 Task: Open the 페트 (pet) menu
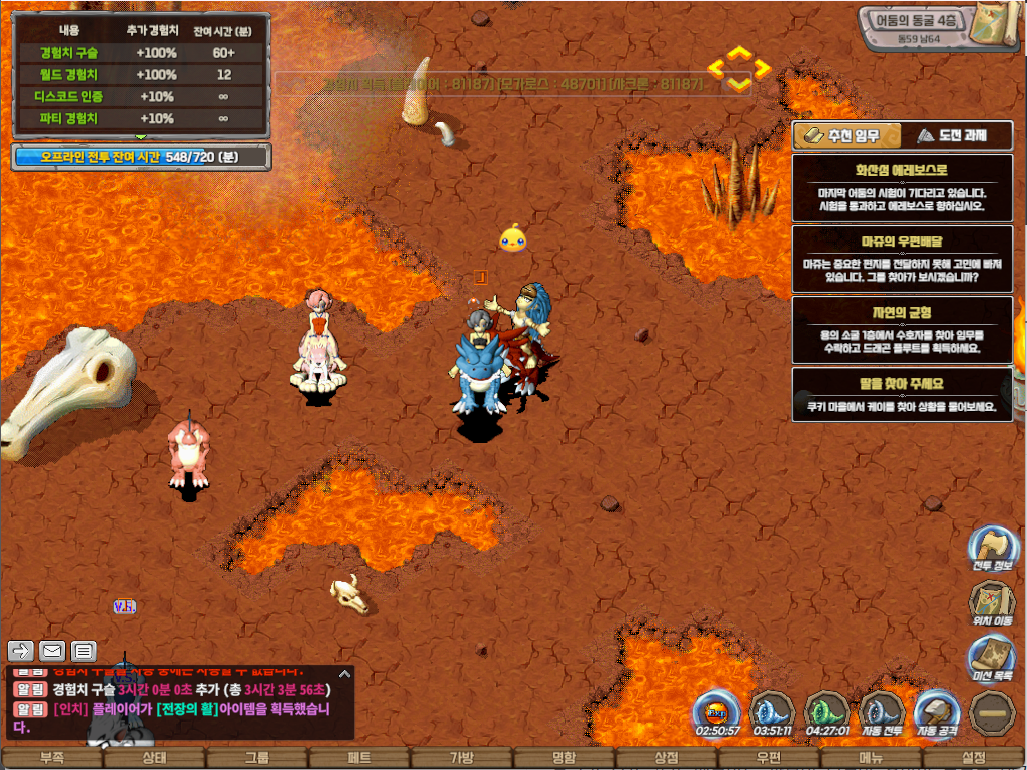[359, 758]
